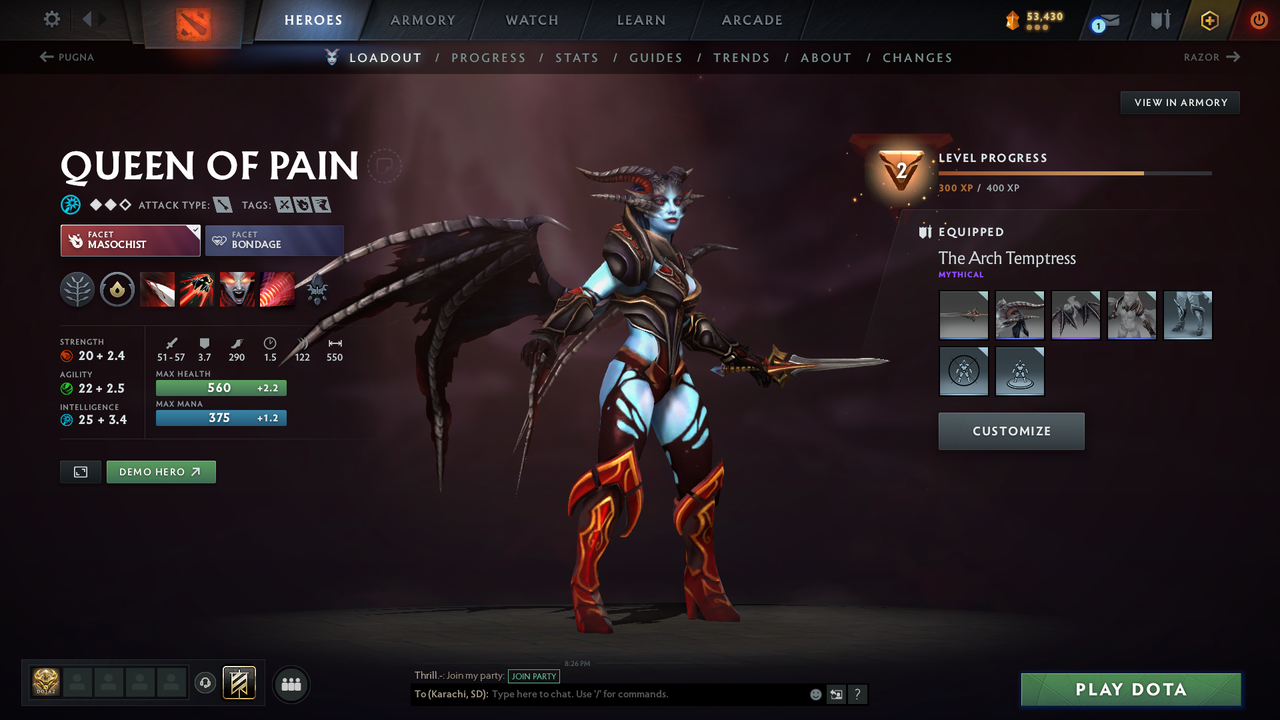Select the Masochist facet
This screenshot has height=720, width=1280.
[130, 240]
